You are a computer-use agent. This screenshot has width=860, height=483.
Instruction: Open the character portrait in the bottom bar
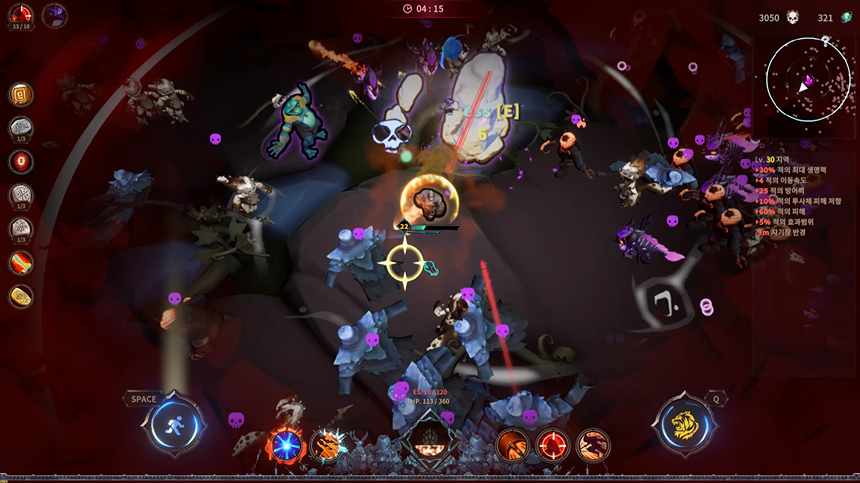pos(428,441)
